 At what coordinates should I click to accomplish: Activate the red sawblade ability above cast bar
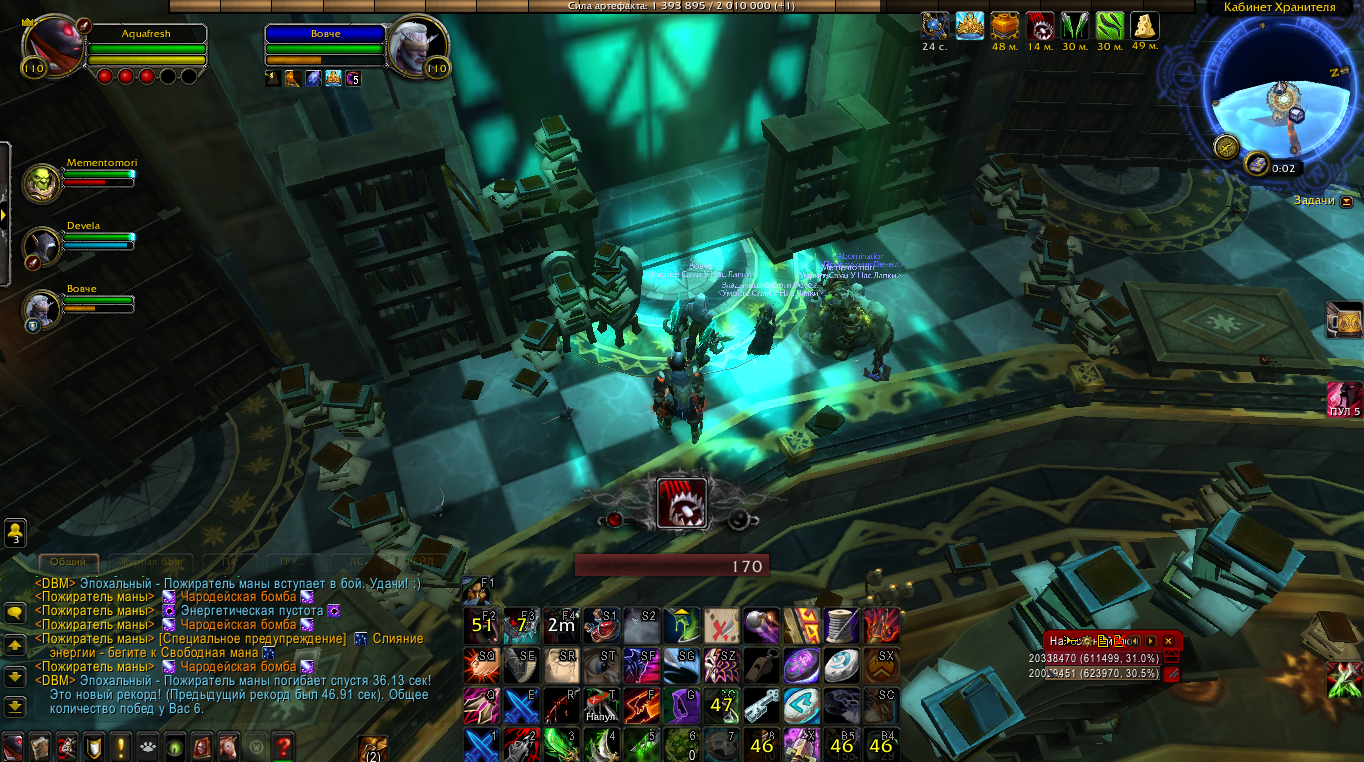(x=682, y=502)
